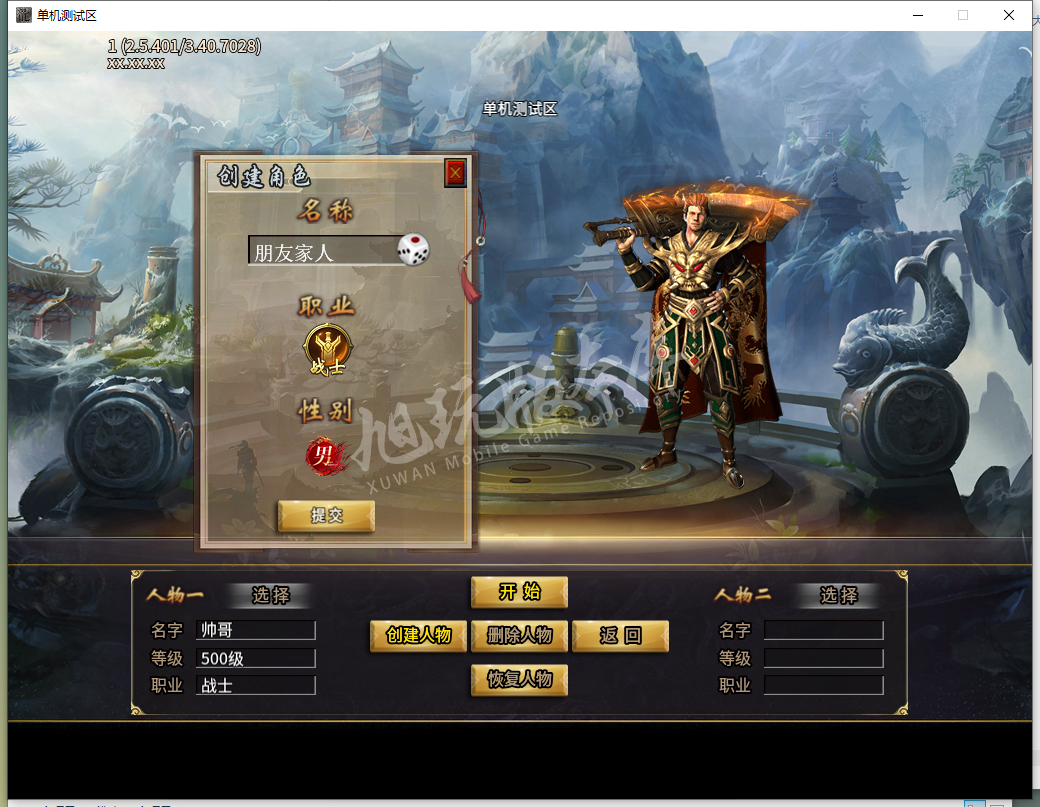Viewport: 1040px width, 807px height.
Task: Click the character name input field
Action: pyautogui.click(x=320, y=251)
